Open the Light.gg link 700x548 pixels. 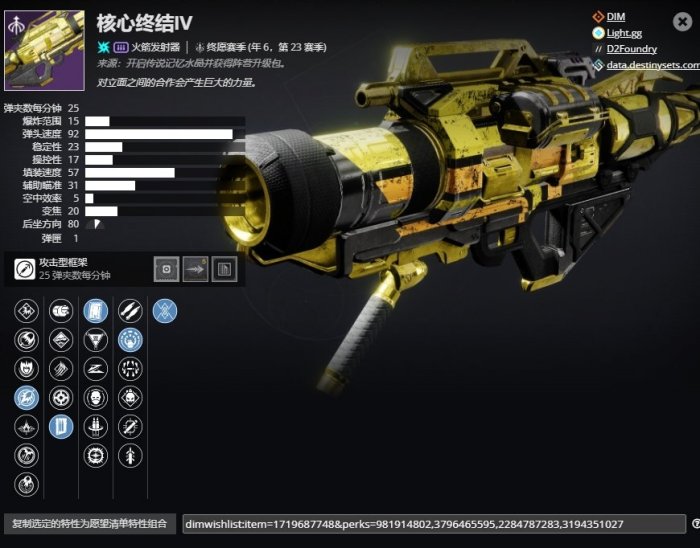click(624, 33)
